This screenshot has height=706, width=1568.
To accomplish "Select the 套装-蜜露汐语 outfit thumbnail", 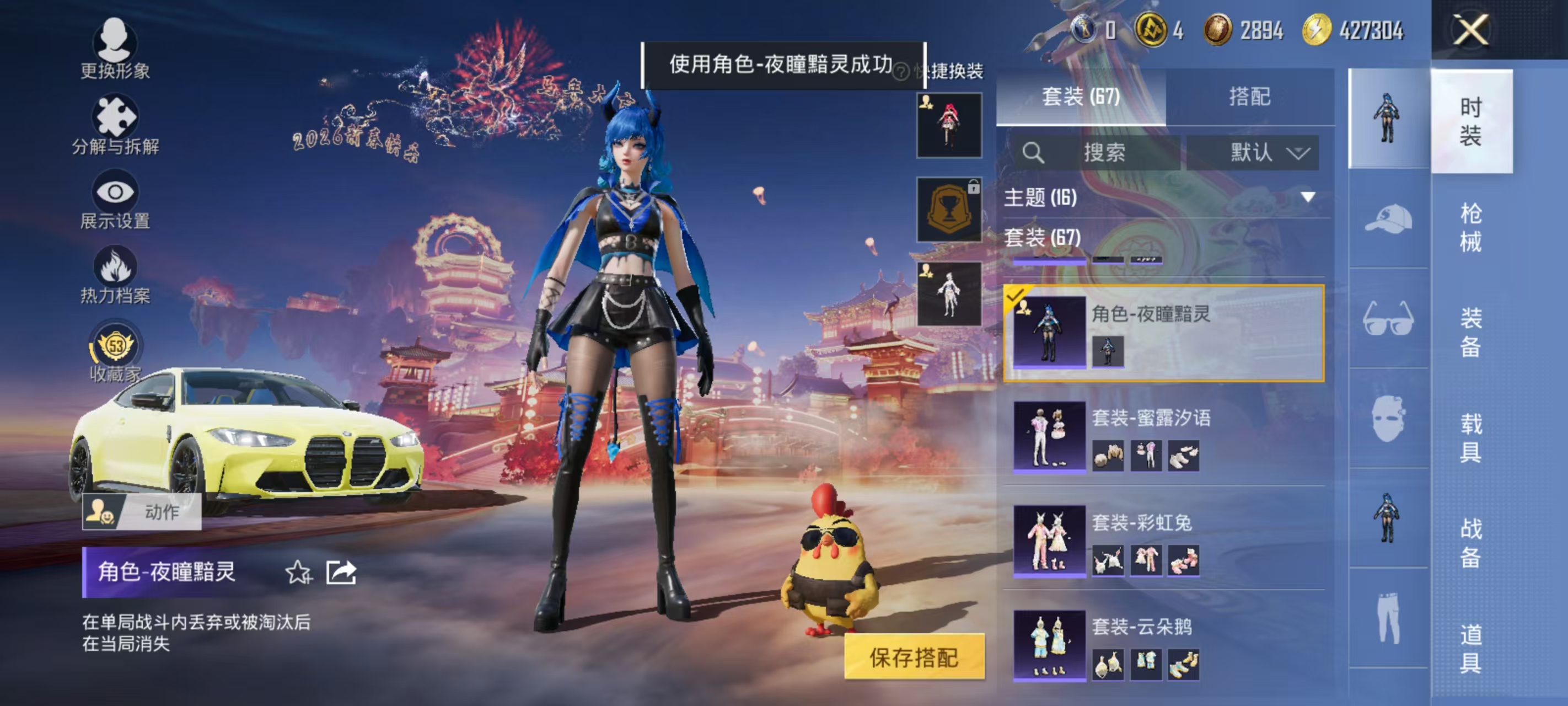I will point(1049,437).
